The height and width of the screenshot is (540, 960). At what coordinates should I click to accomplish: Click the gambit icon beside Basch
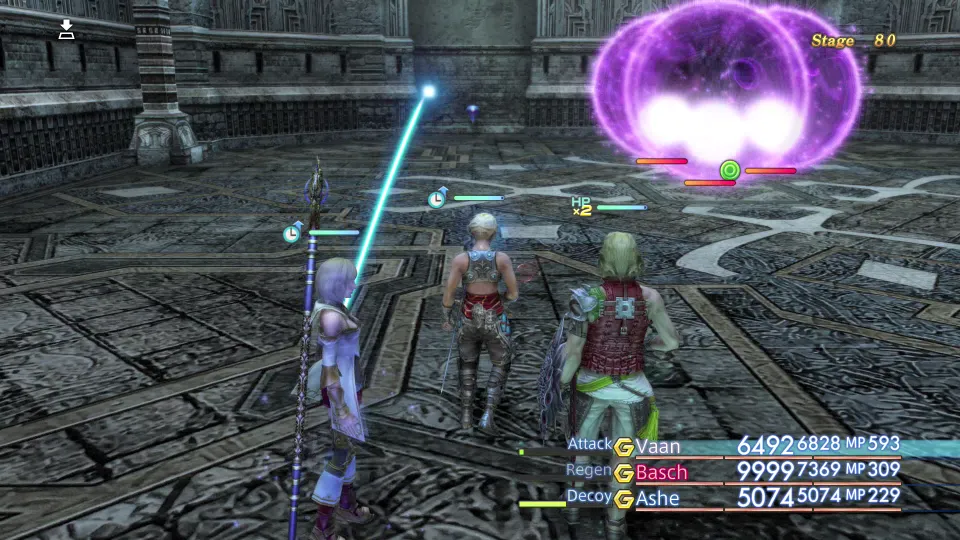click(x=624, y=472)
